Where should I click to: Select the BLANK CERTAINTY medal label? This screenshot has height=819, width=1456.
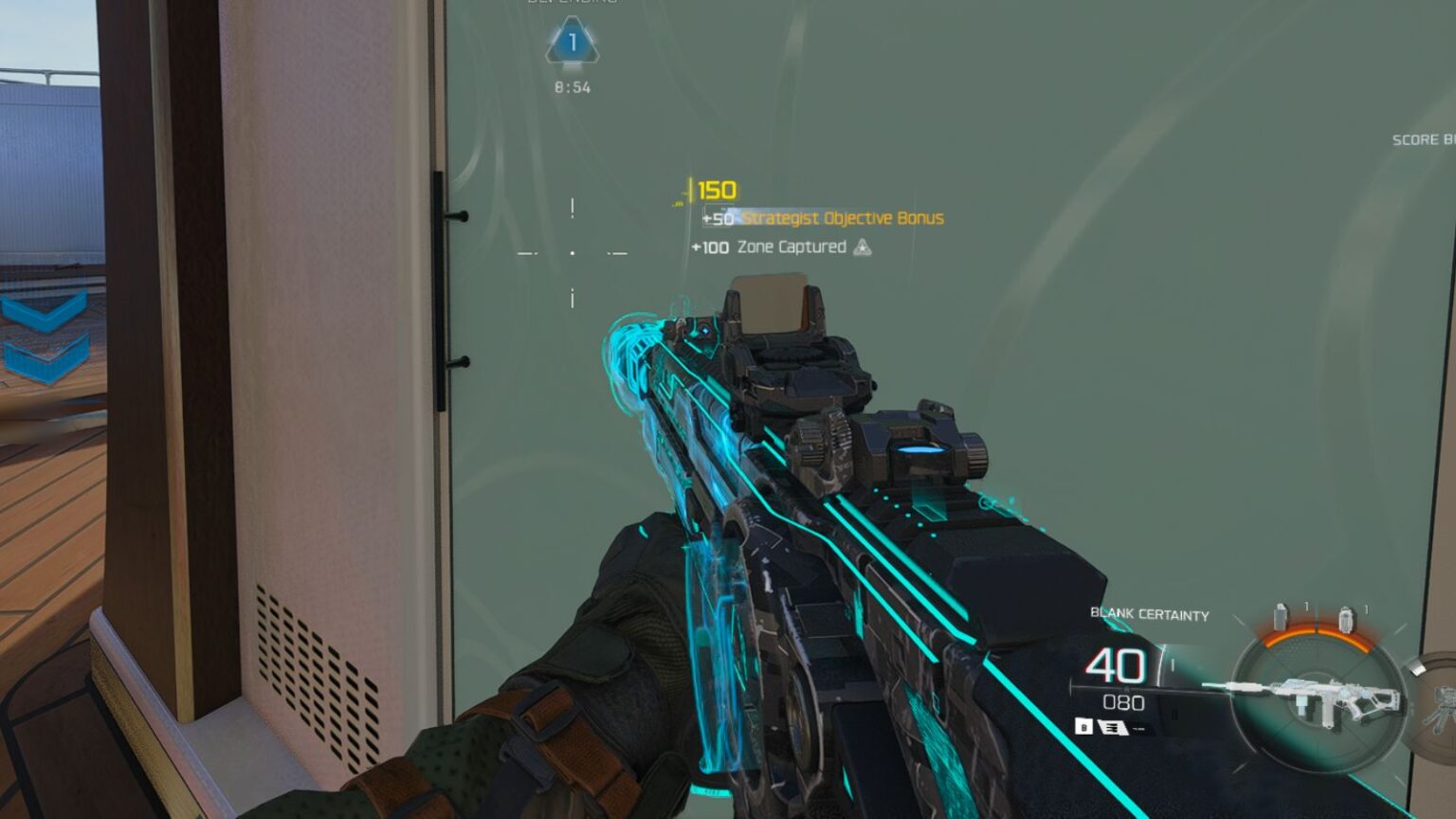(x=1149, y=614)
